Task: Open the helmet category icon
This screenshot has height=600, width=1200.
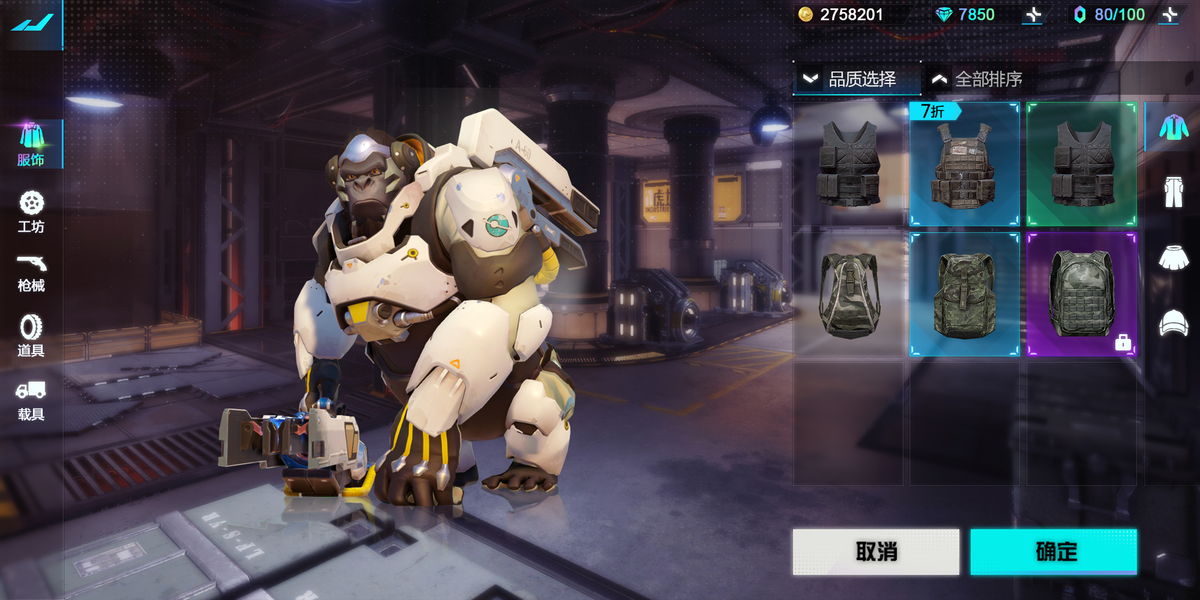Action: (x=1172, y=323)
